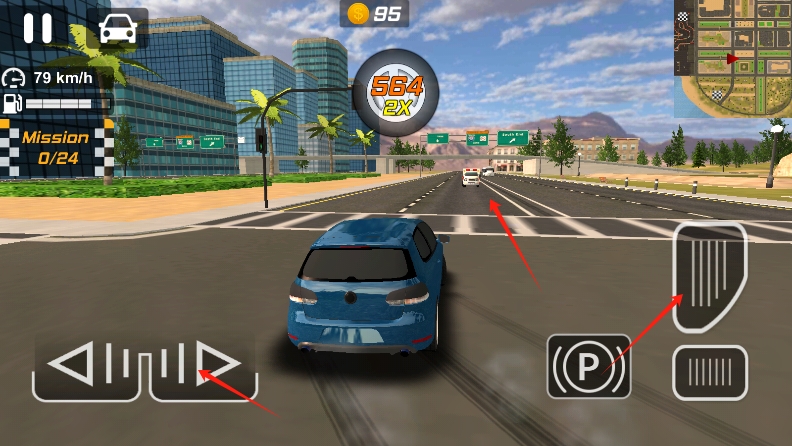Step on the tall gas pedal

click(x=709, y=276)
